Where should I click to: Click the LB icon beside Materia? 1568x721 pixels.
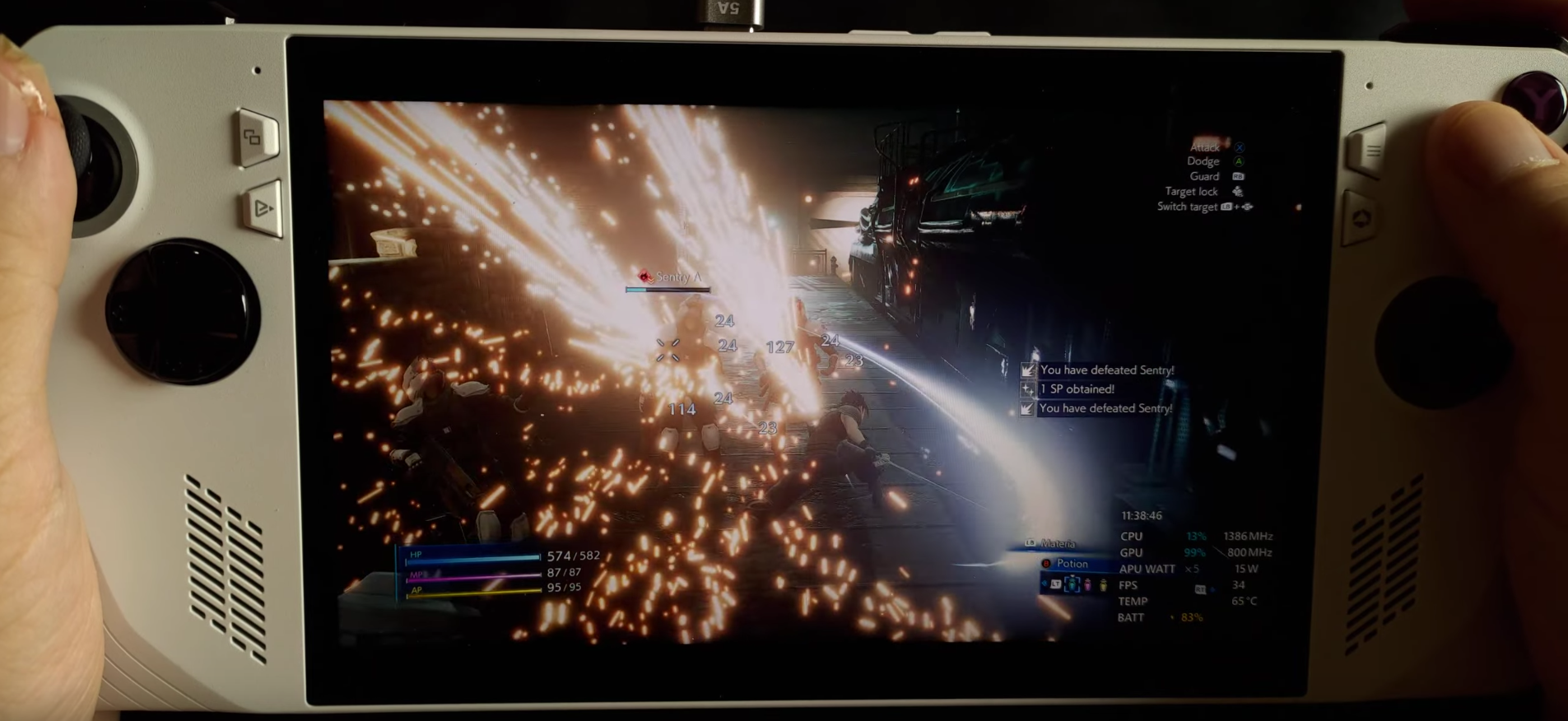pos(1030,543)
